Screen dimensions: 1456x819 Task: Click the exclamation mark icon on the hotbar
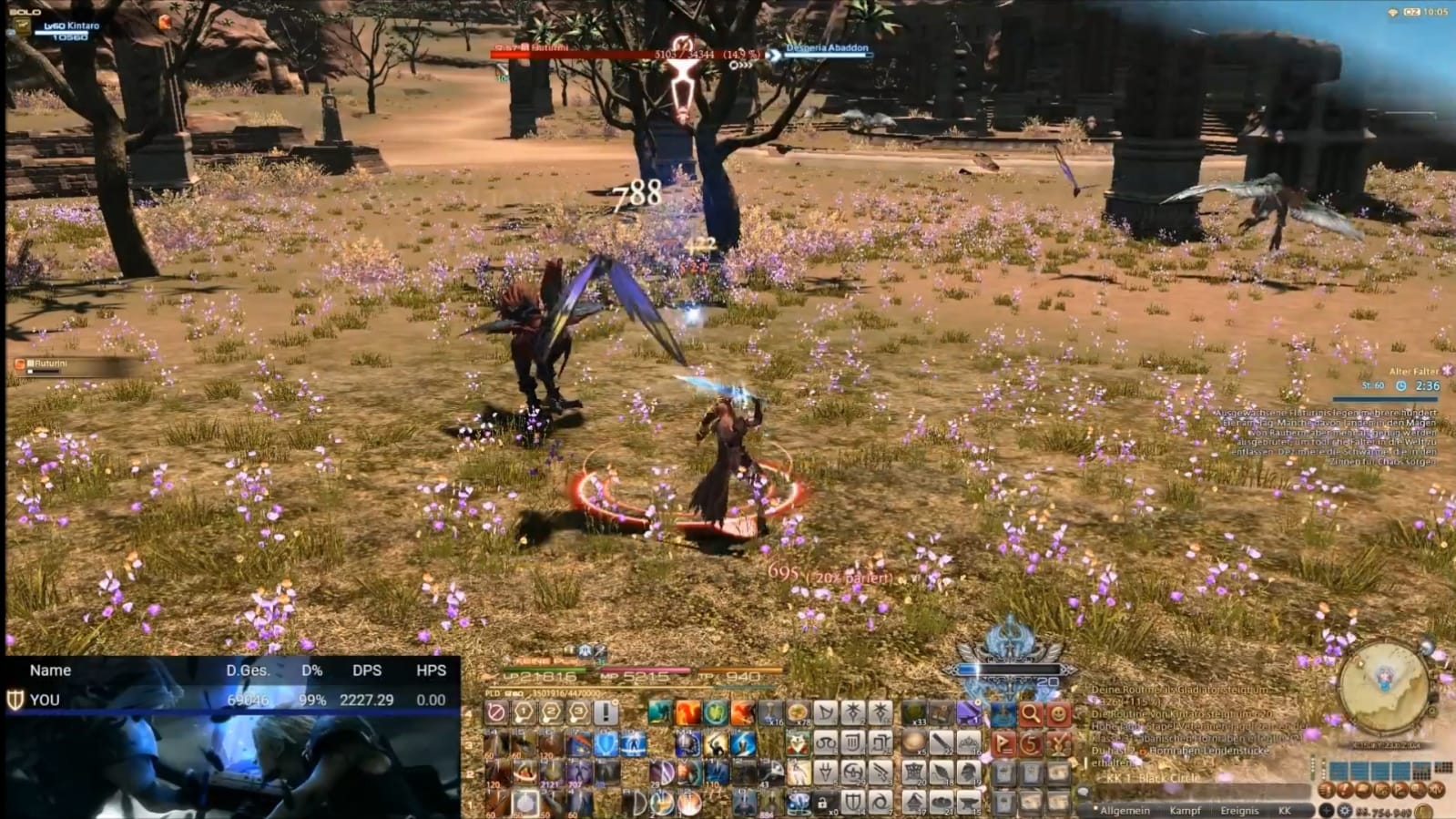606,712
